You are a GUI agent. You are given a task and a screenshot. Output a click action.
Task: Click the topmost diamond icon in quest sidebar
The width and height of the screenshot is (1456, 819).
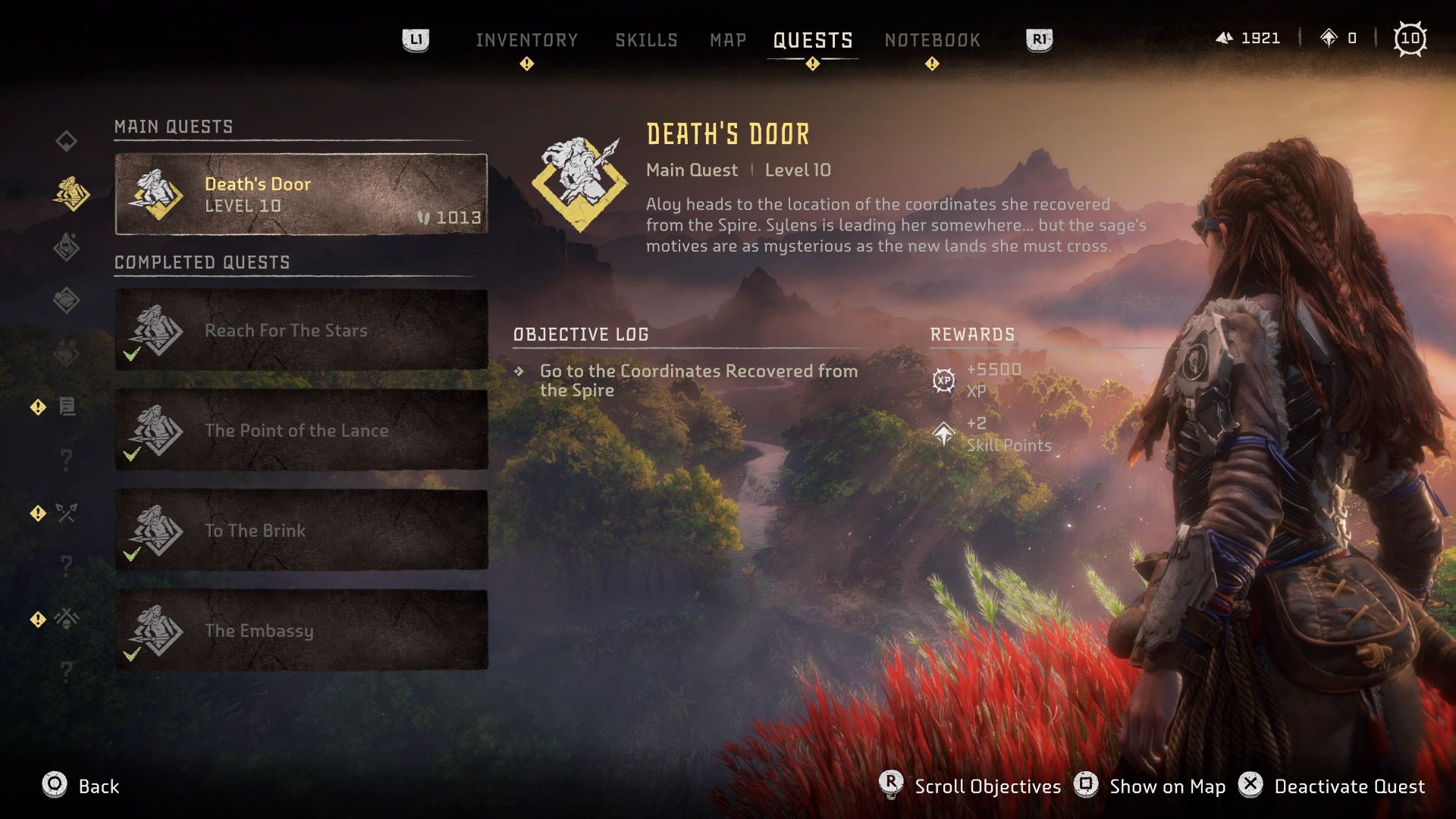[x=67, y=139]
